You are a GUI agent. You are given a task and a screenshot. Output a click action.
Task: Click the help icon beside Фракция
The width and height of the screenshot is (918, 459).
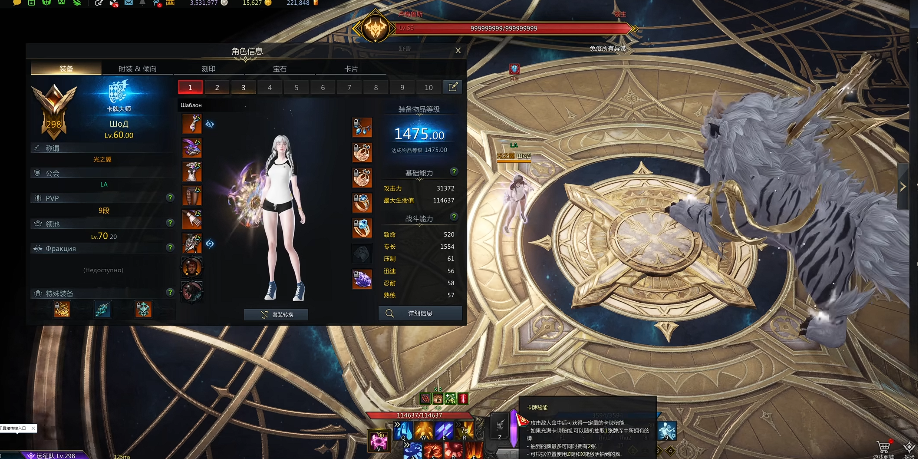pos(170,246)
